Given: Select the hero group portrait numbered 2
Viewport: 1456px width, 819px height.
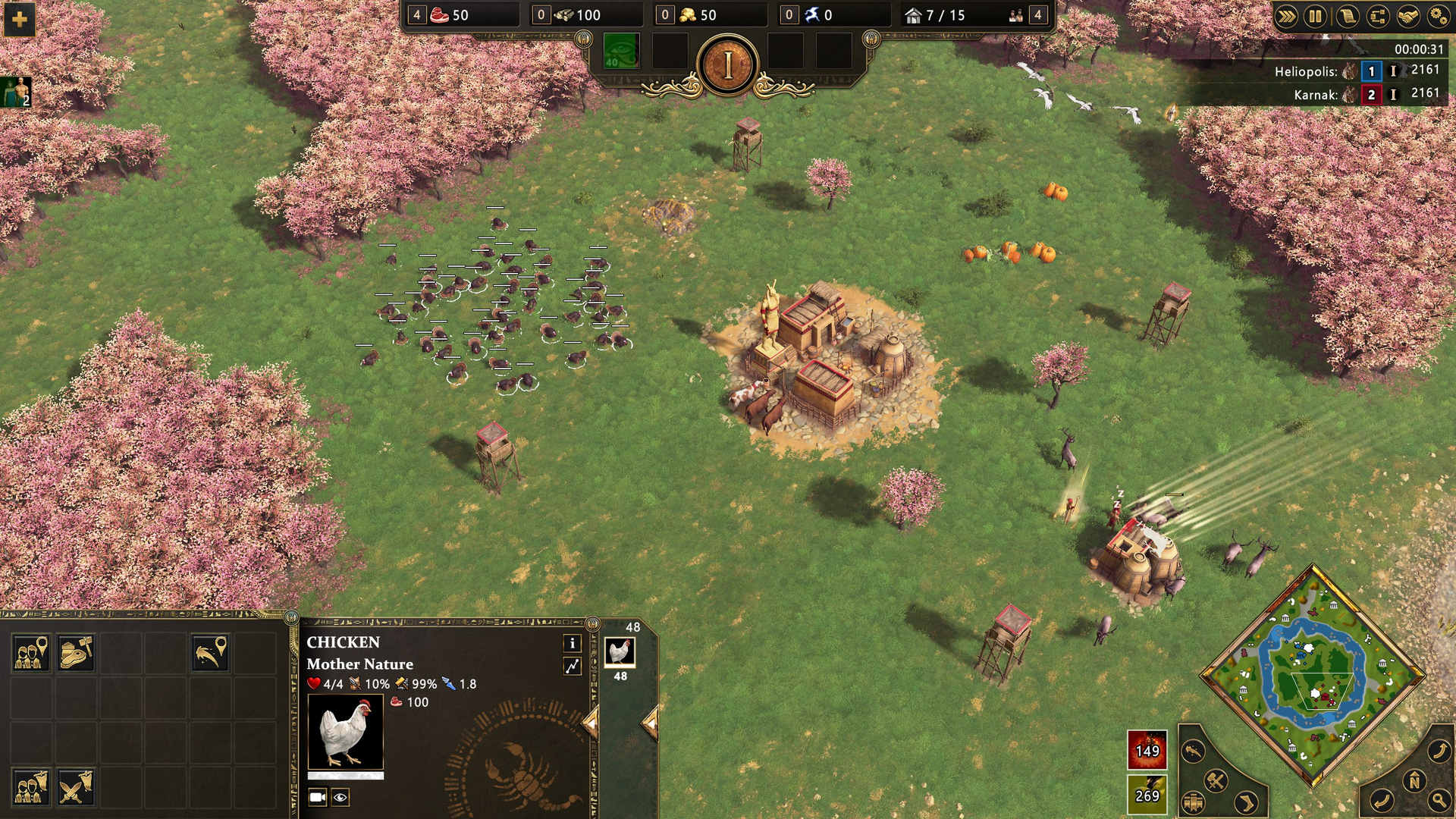Looking at the screenshot, I should click(15, 92).
